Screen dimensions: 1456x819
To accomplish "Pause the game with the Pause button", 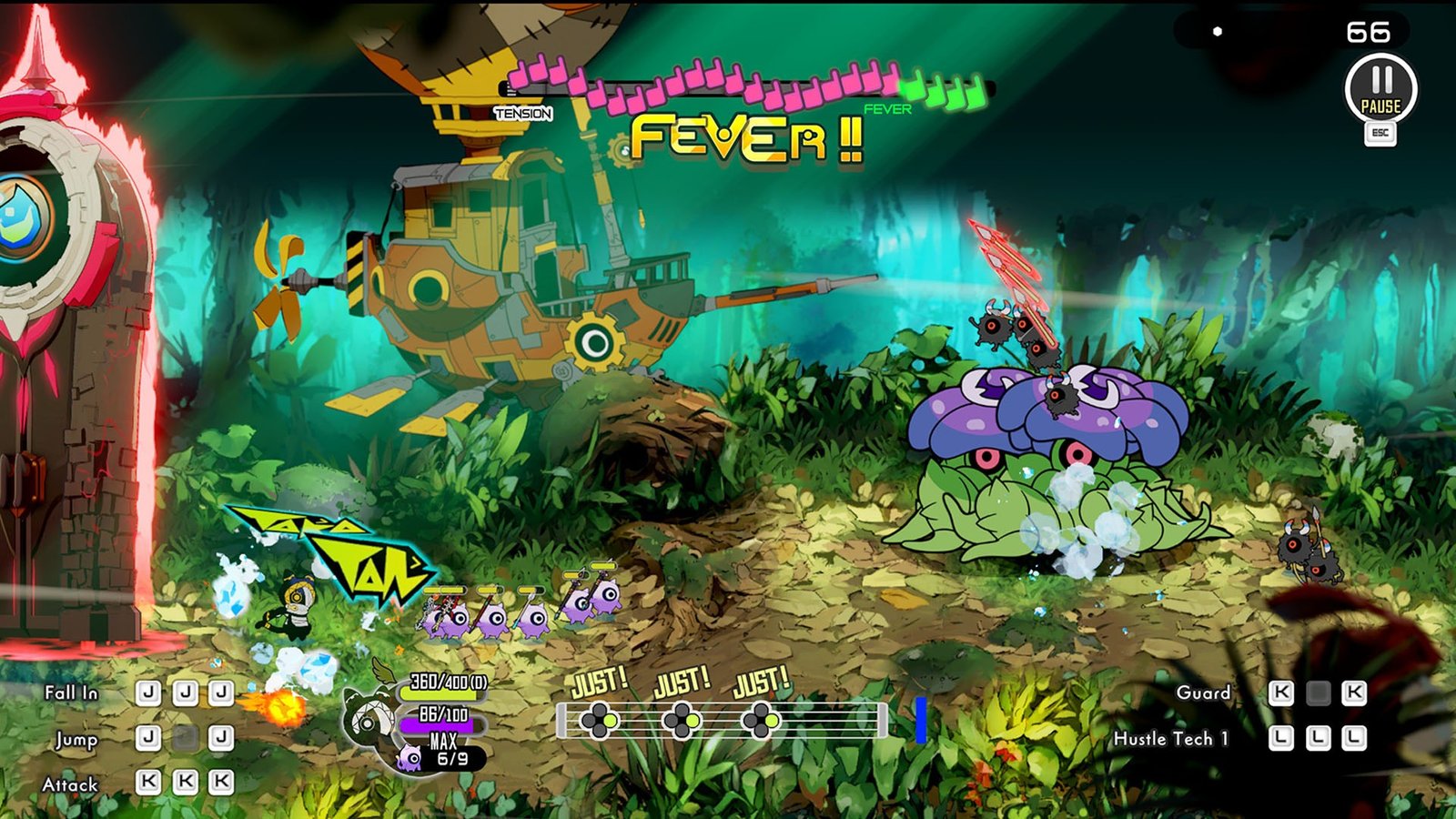I will 1380,89.
